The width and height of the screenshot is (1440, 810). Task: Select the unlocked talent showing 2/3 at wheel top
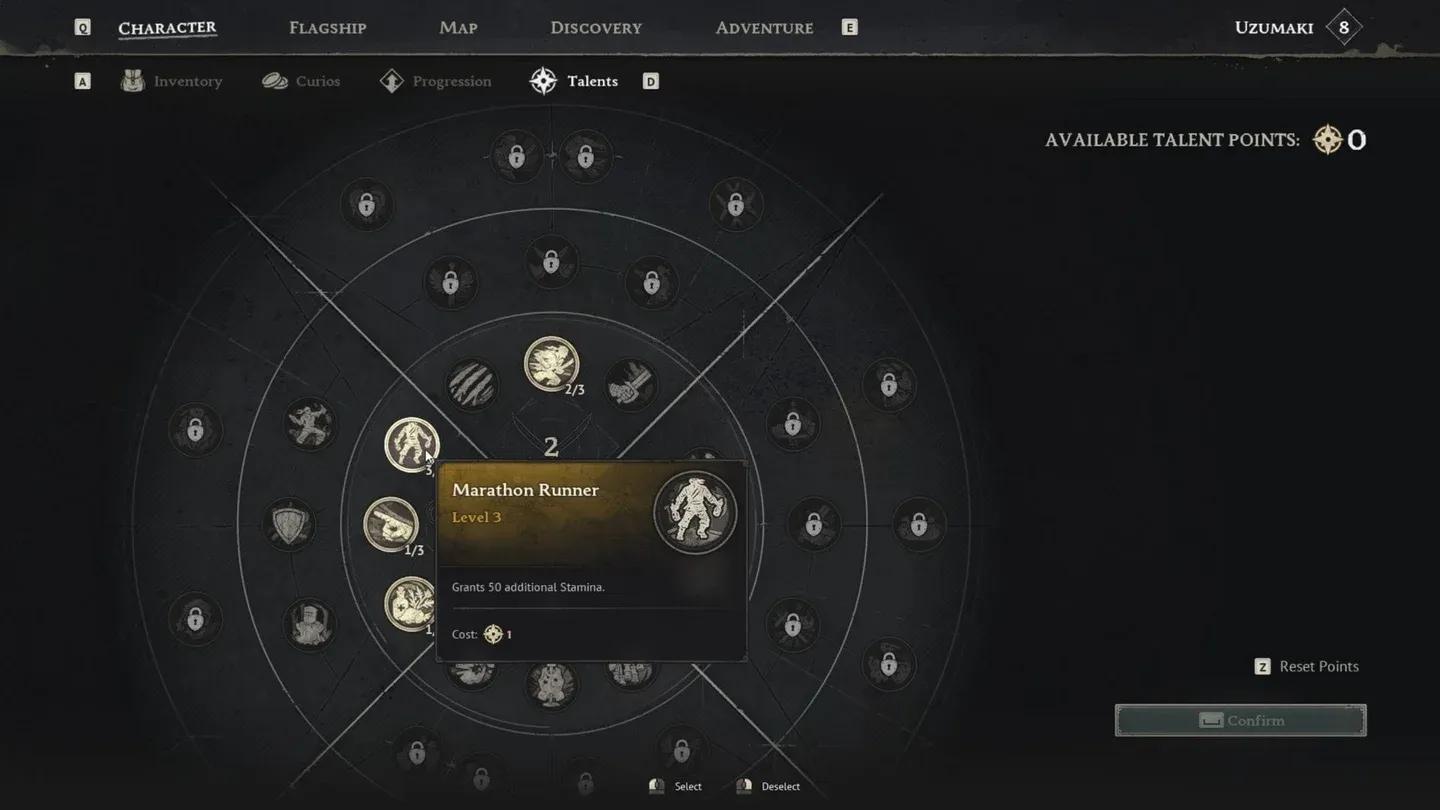point(550,363)
